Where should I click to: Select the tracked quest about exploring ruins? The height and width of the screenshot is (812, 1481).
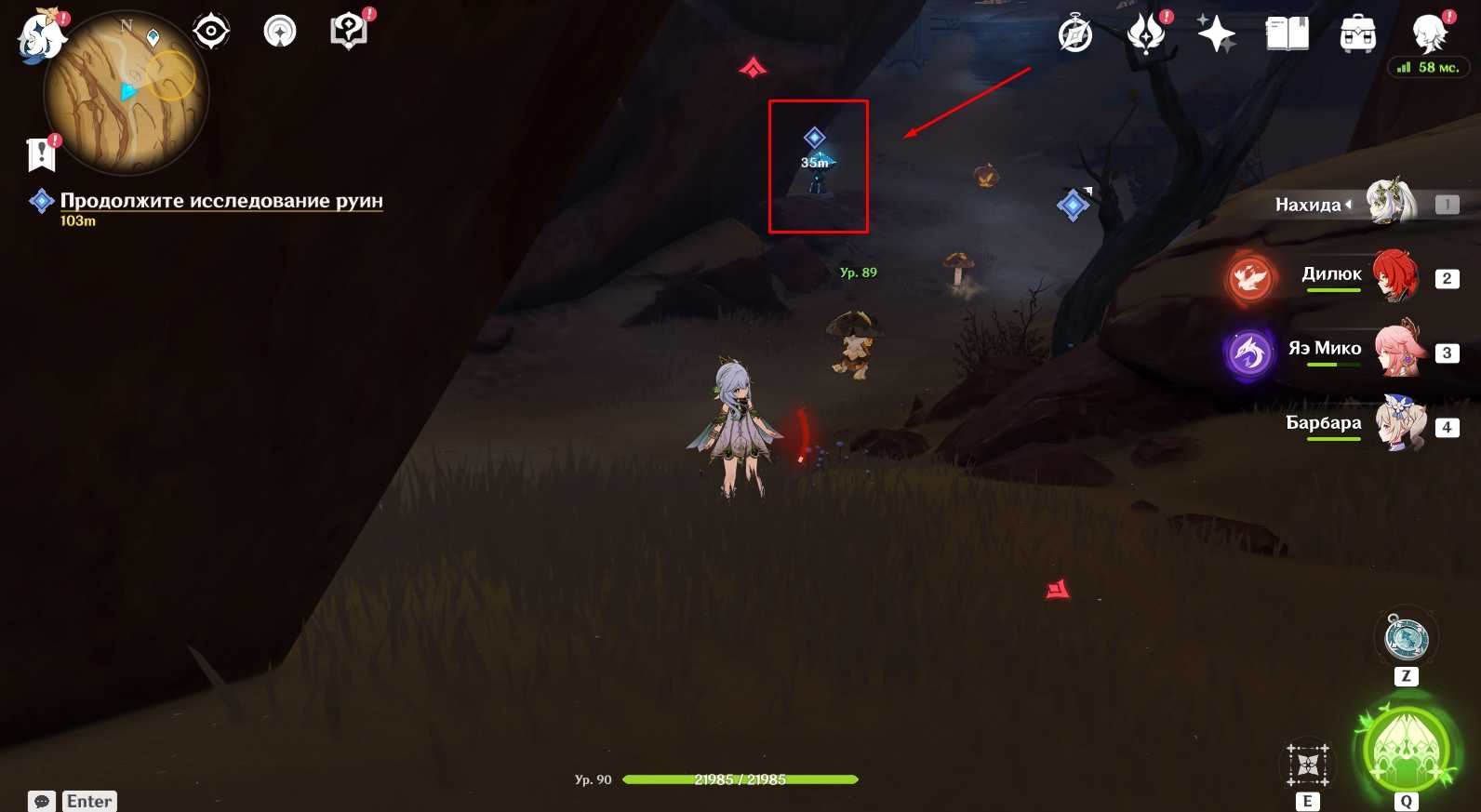point(220,201)
